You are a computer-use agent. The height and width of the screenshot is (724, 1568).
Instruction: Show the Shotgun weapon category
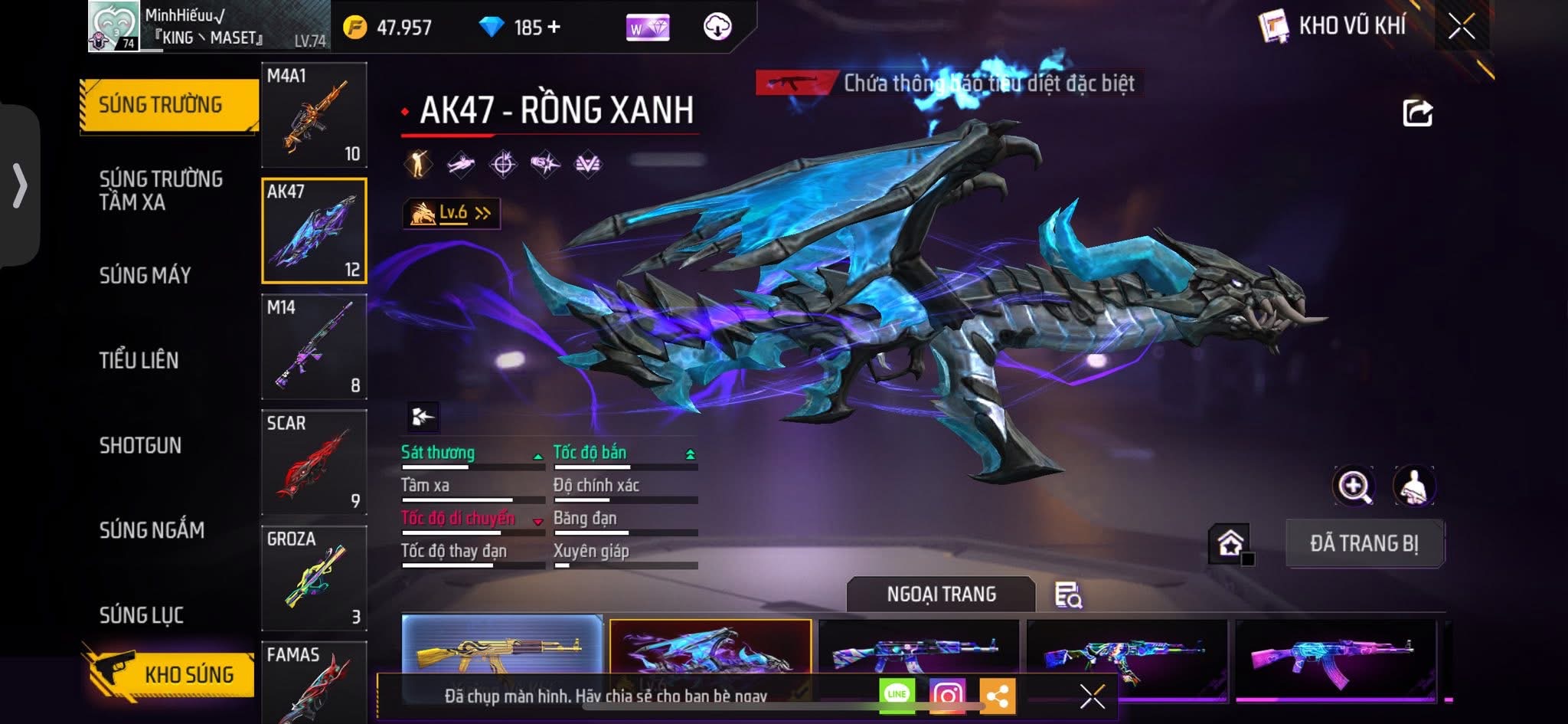[x=140, y=445]
